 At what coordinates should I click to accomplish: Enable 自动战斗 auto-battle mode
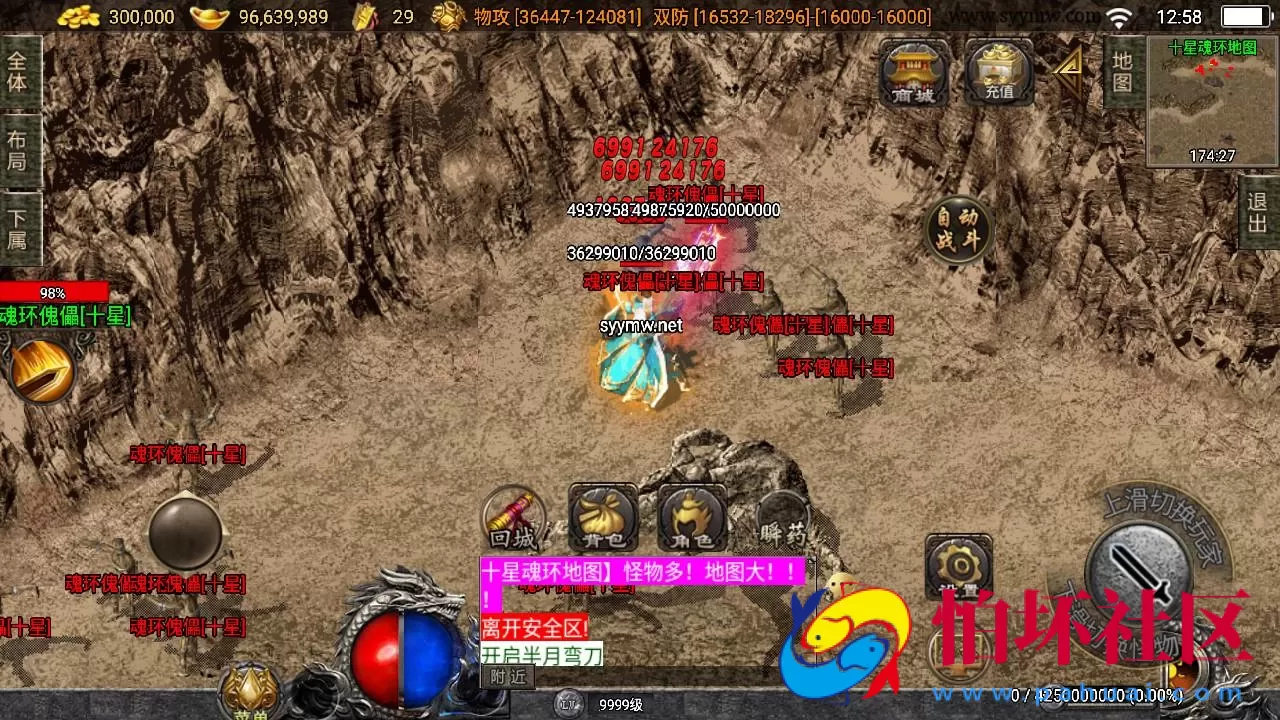(x=958, y=230)
